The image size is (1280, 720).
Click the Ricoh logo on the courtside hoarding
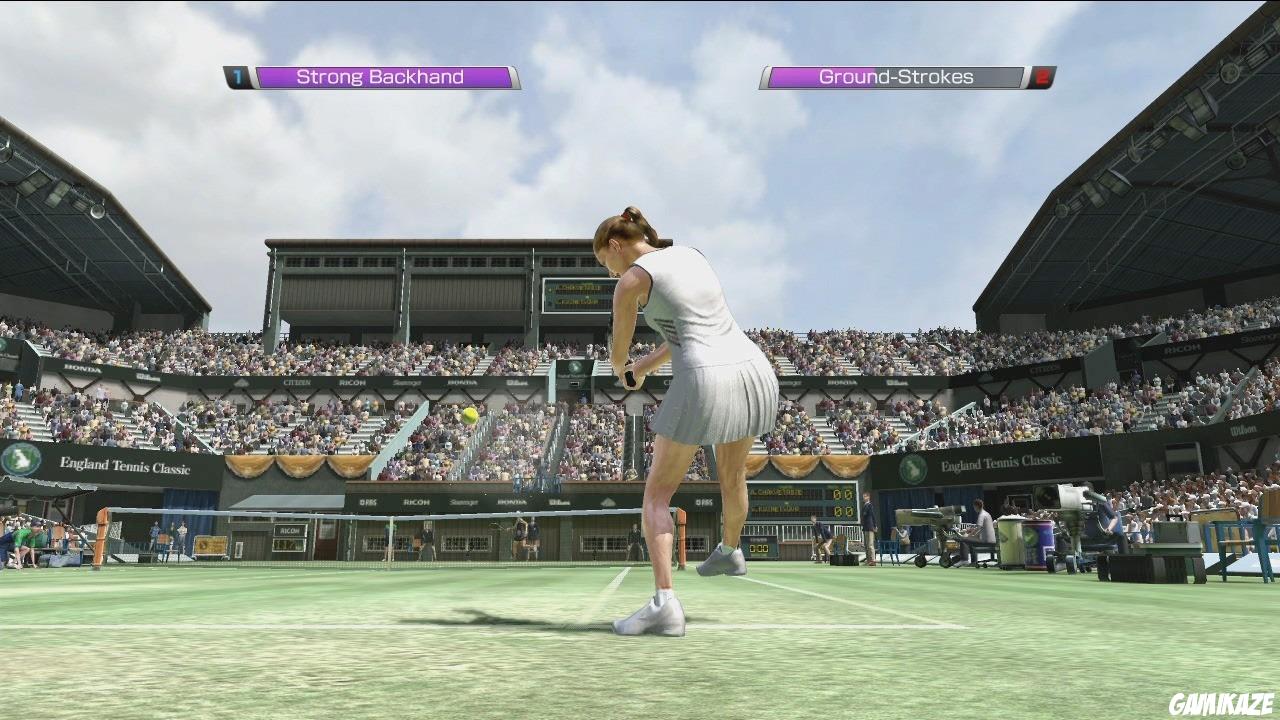click(x=417, y=502)
